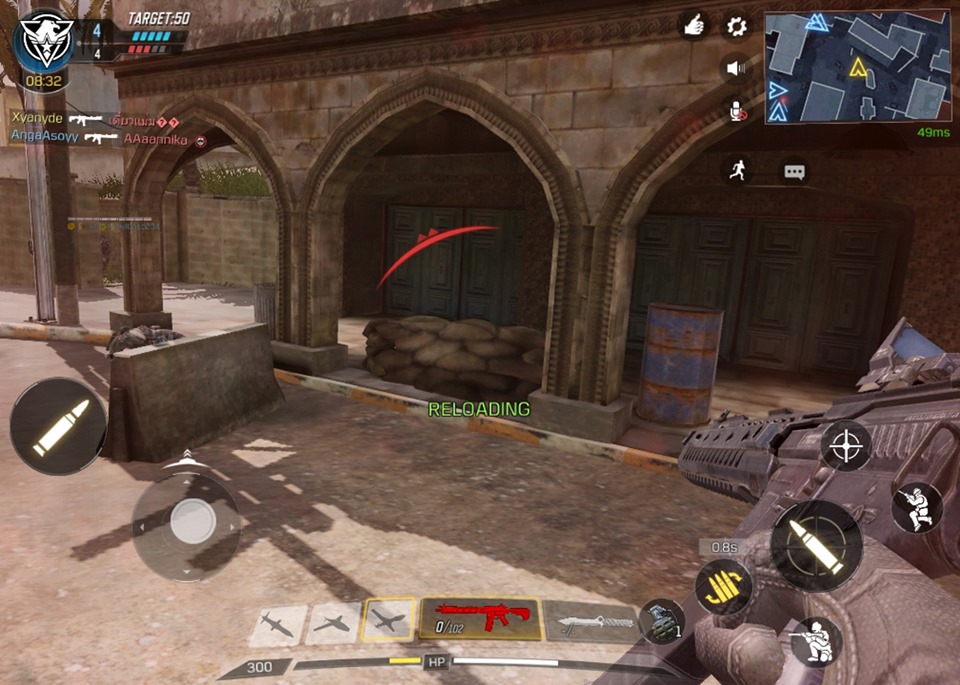This screenshot has height=685, width=960.
Task: Tap the virtual movement joystick
Action: click(x=190, y=521)
